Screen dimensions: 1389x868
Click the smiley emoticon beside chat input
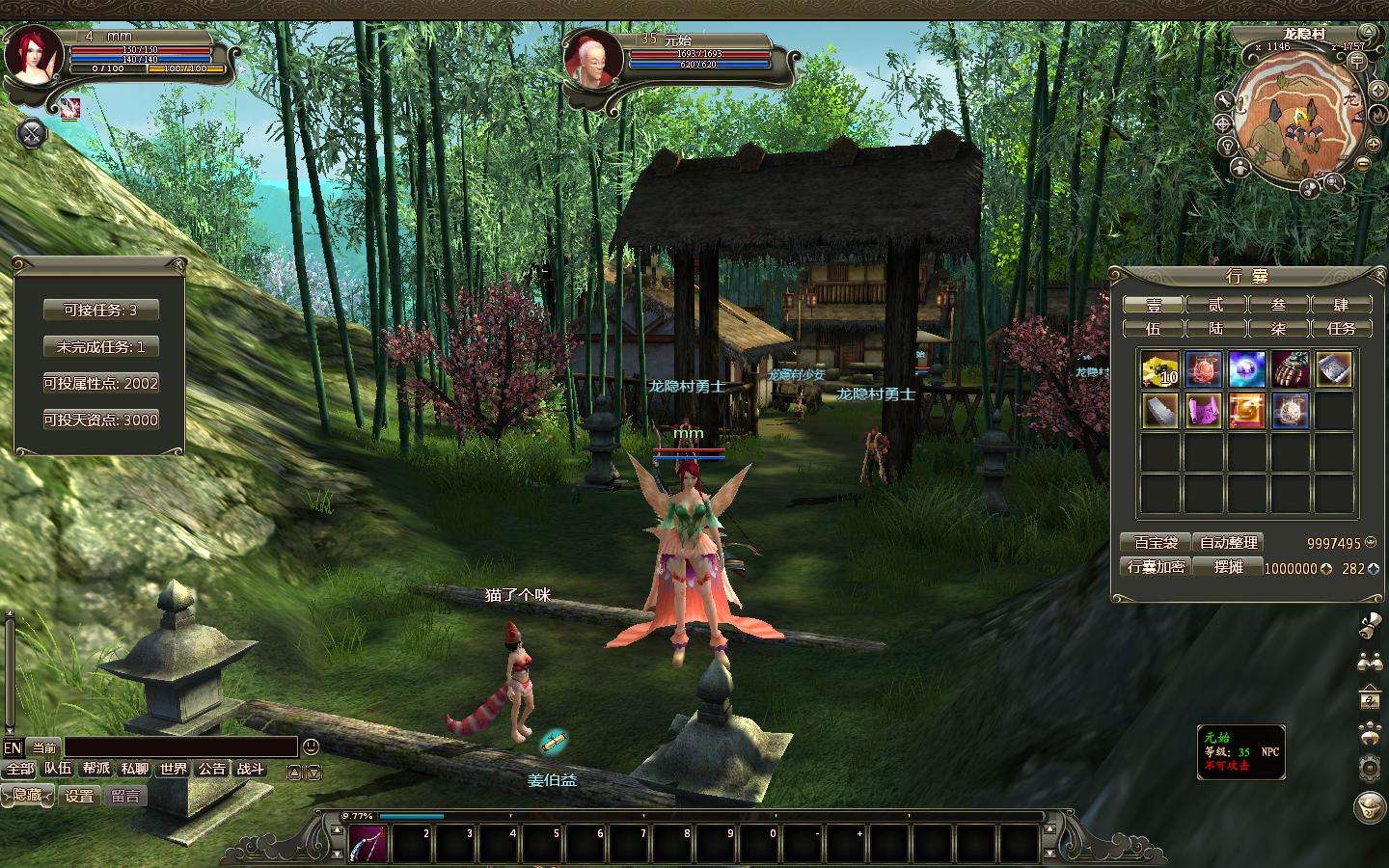[309, 746]
